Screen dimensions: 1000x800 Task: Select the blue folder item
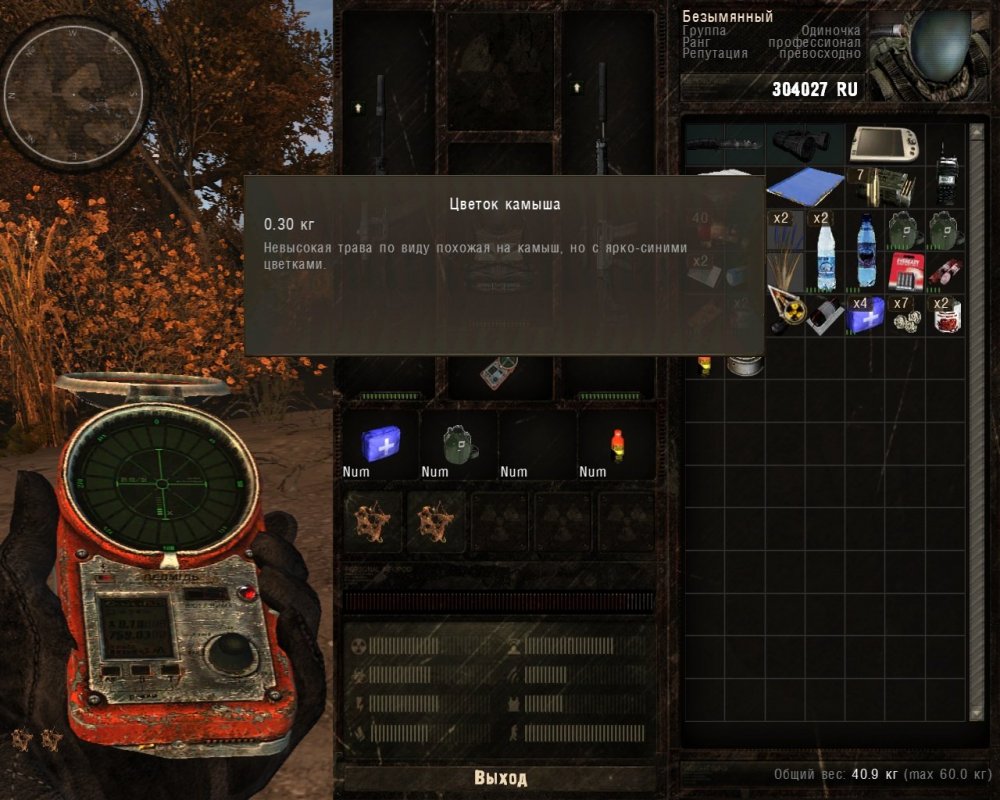point(805,186)
